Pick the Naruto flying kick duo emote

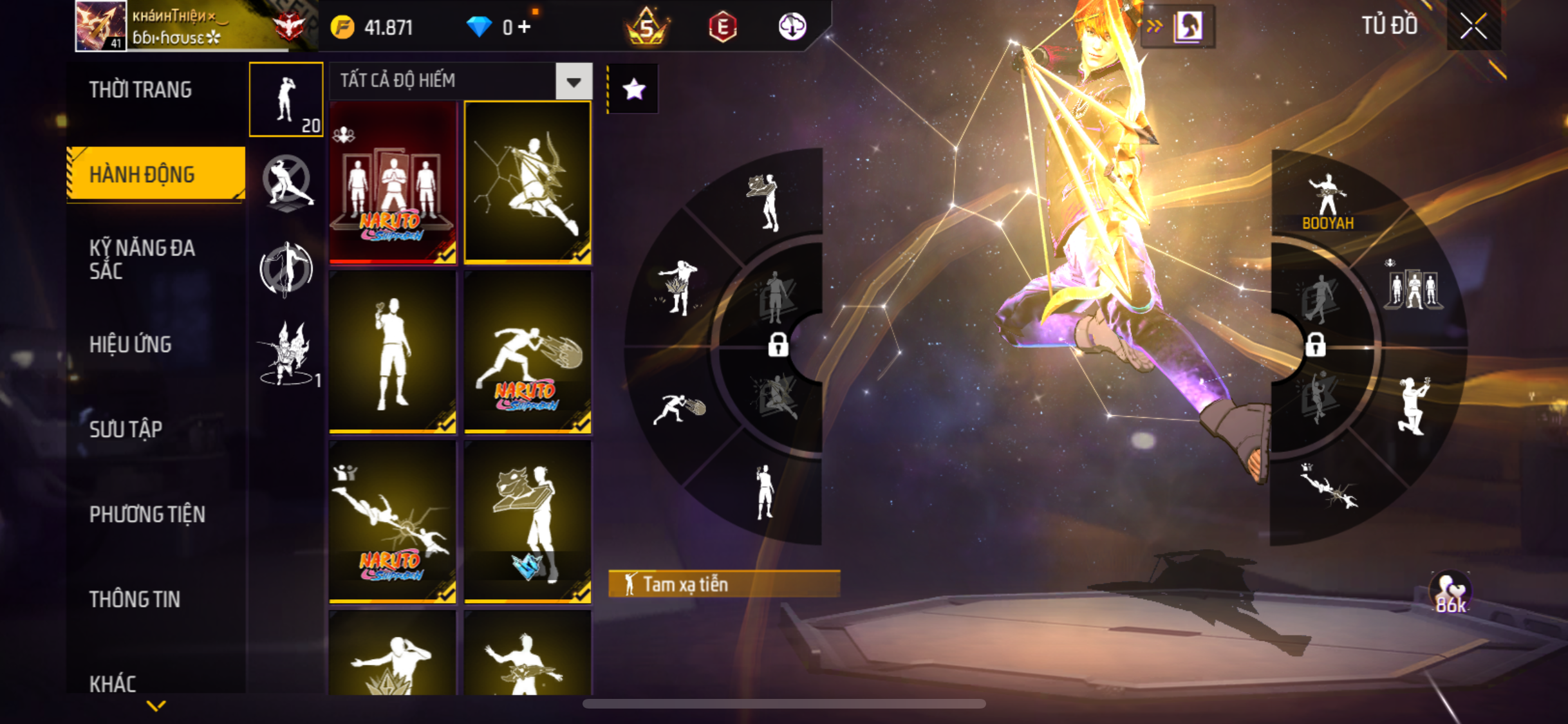tap(393, 522)
